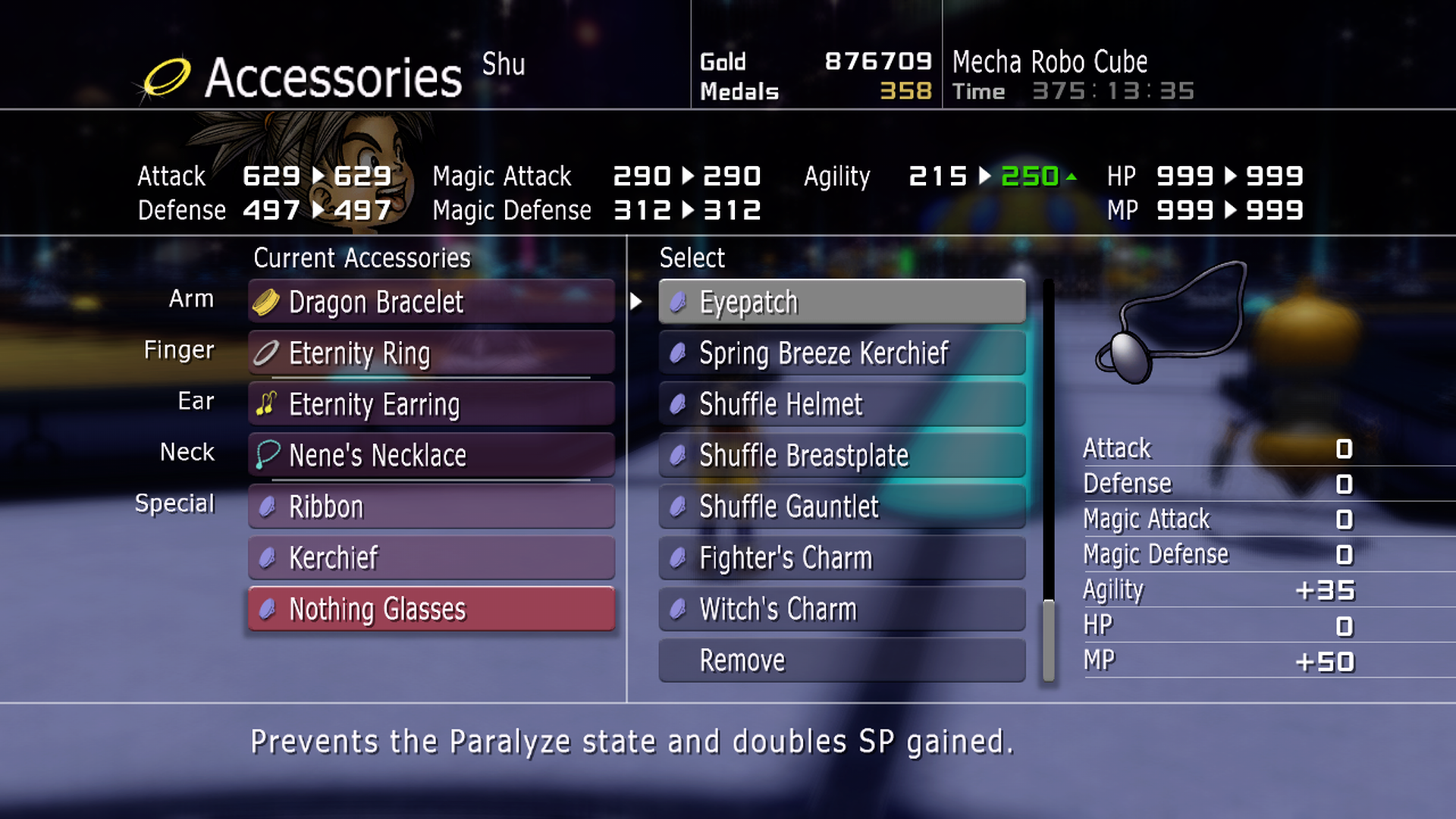Choose the Kerchief special slot
Screen dimensions: 1456x819
[431, 558]
